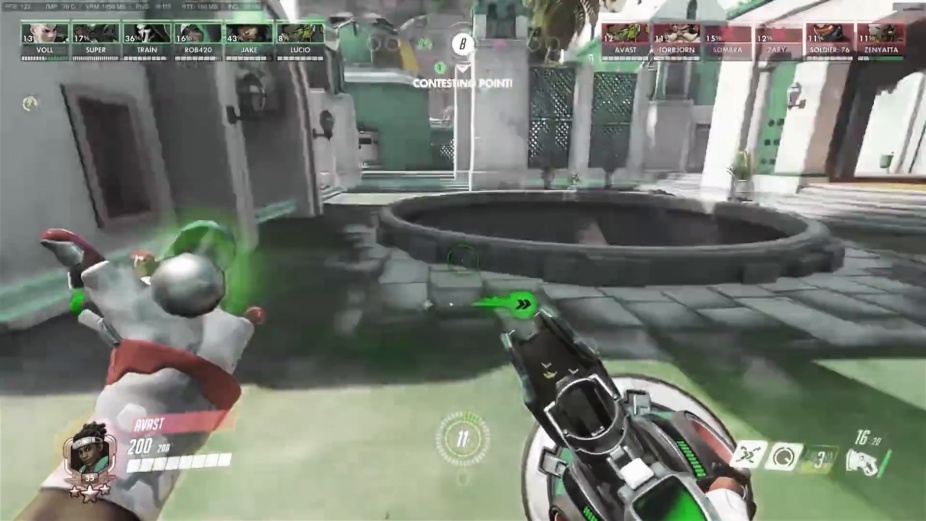
Task: Select the ZENYATTA player card
Action: pos(880,41)
